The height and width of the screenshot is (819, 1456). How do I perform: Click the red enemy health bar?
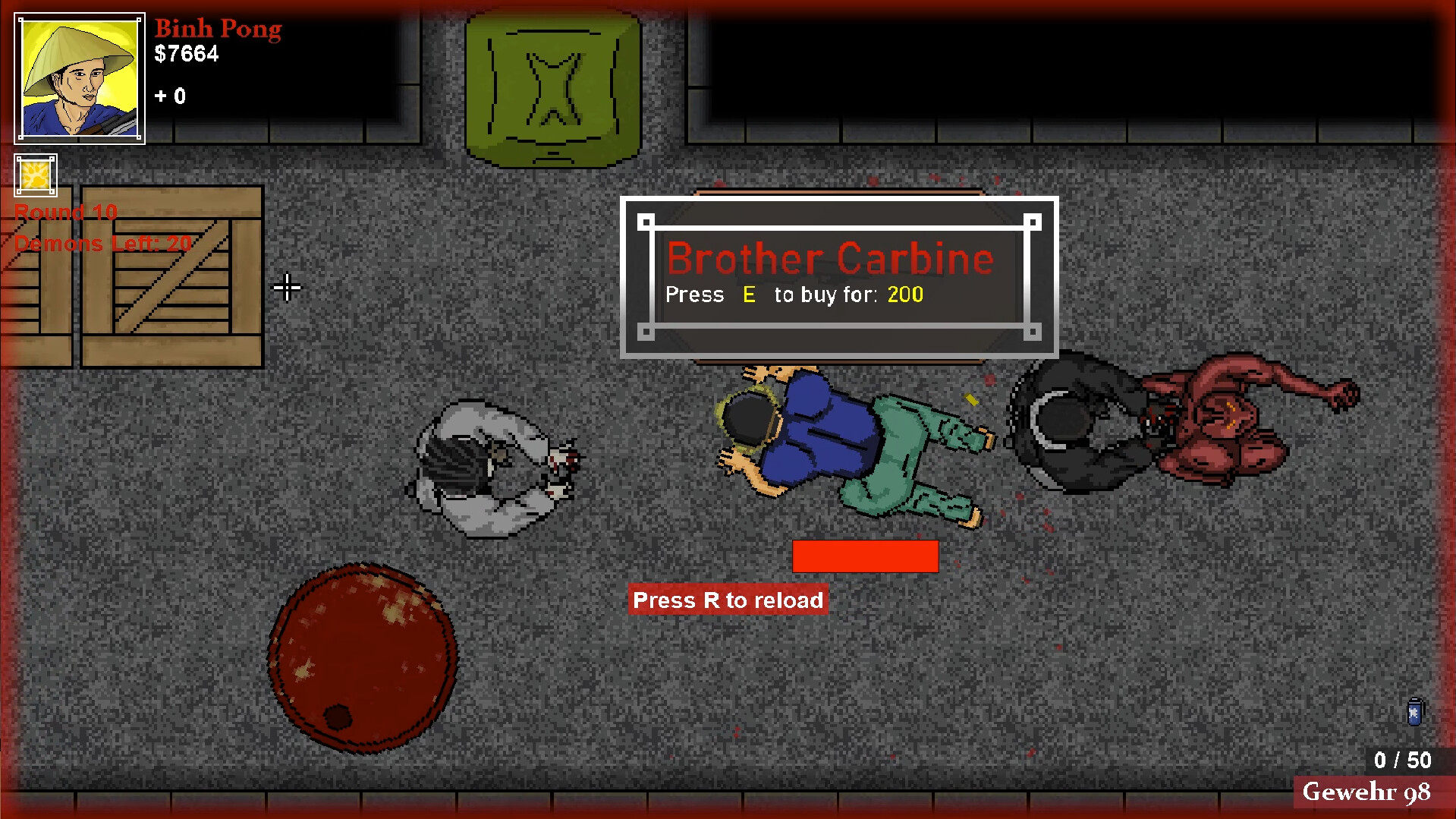[866, 556]
